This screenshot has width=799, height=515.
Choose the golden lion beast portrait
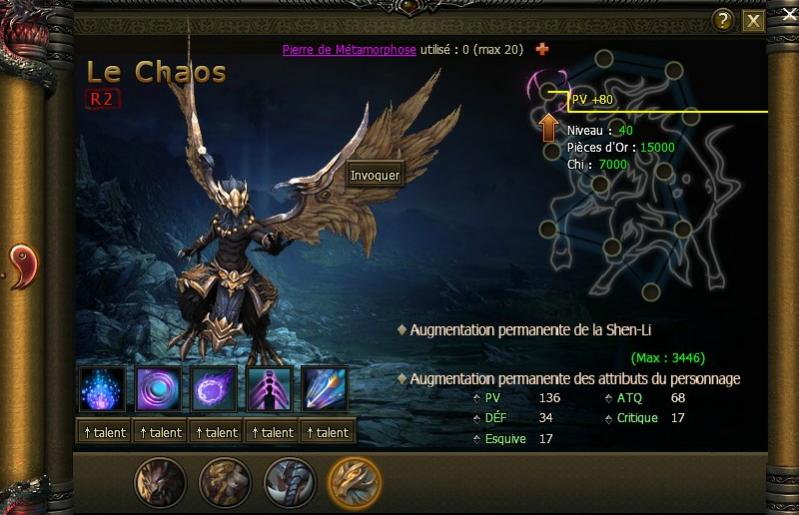(x=225, y=482)
